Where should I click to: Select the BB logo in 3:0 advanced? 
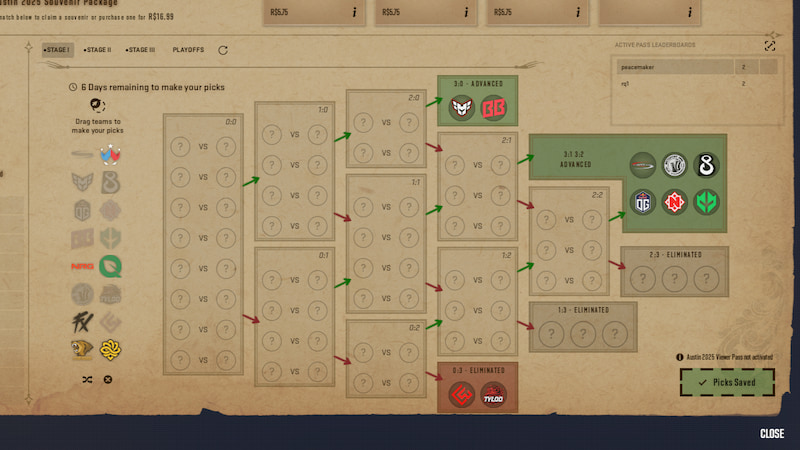click(x=493, y=107)
